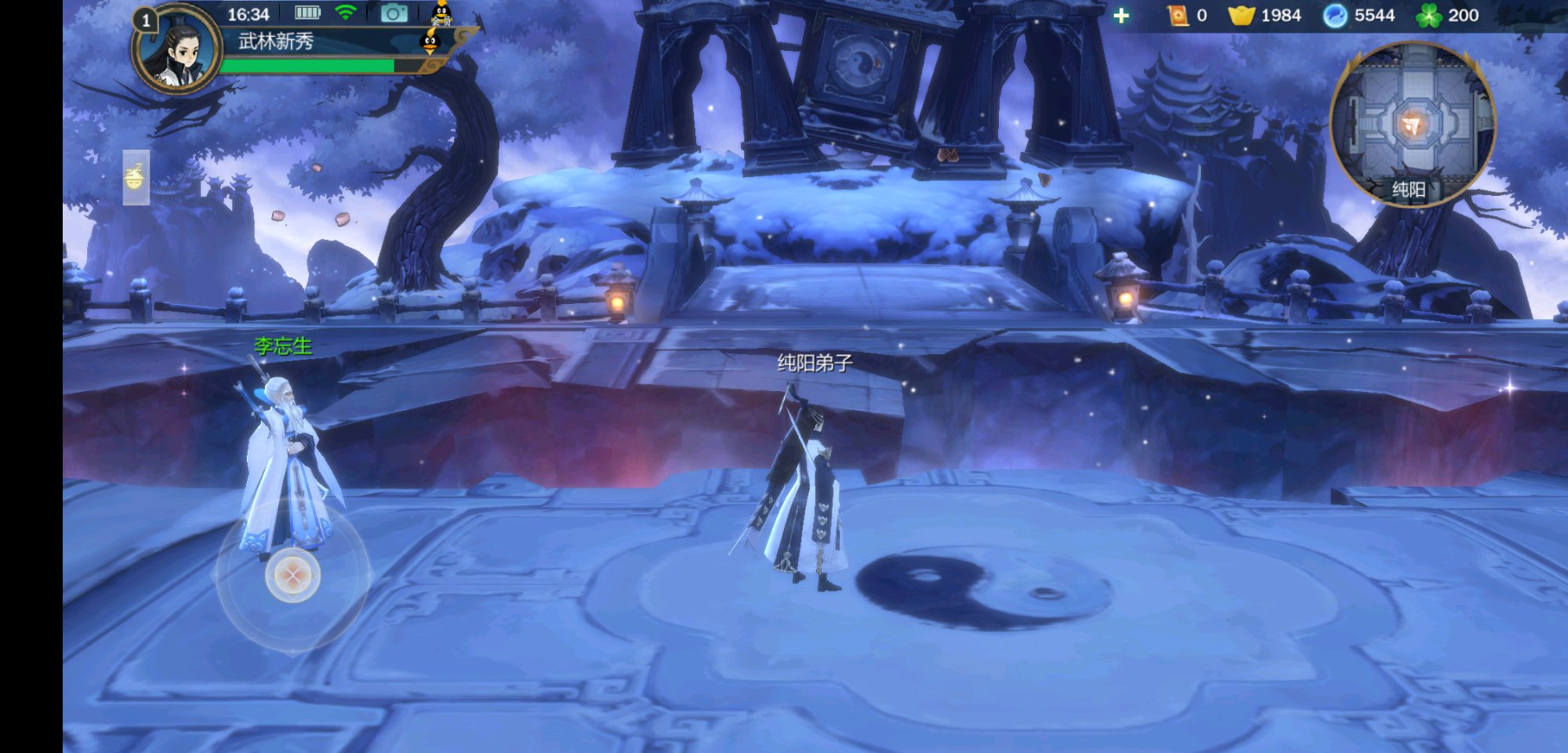Image resolution: width=1568 pixels, height=753 pixels.
Task: Tap the virtual joystick center knob
Action: (292, 576)
